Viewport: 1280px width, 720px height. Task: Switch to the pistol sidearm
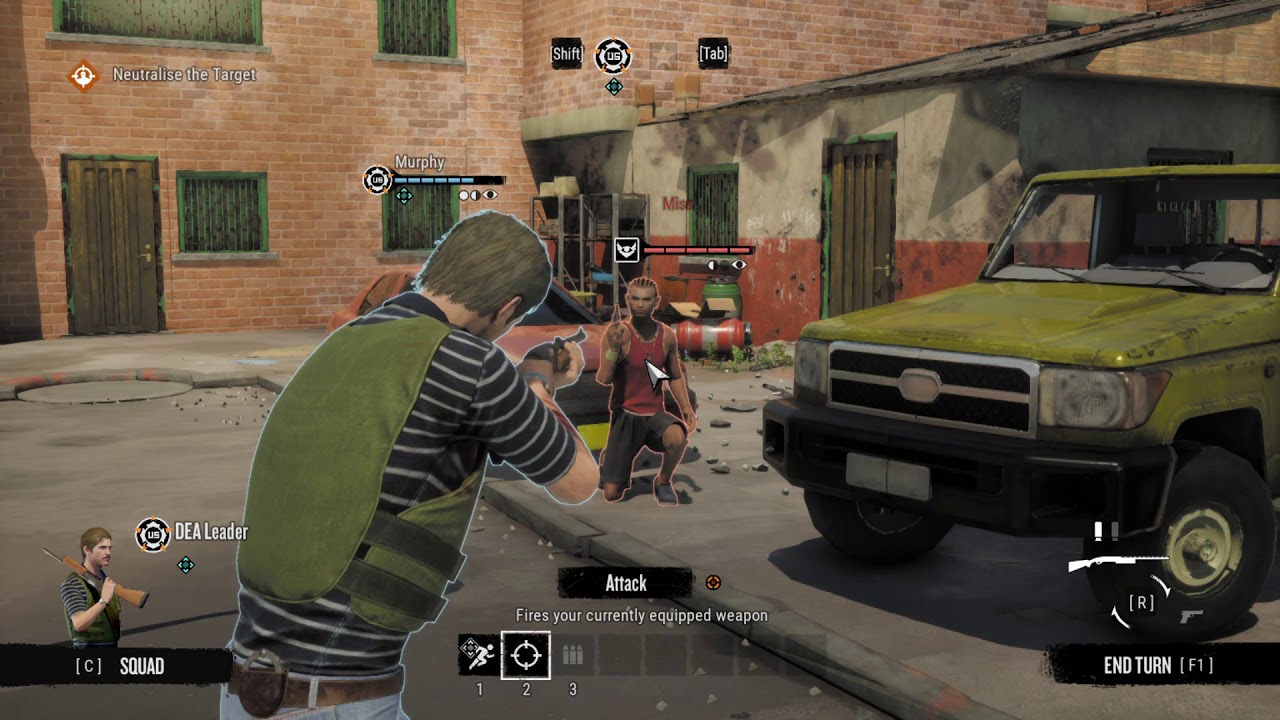[x=1191, y=616]
